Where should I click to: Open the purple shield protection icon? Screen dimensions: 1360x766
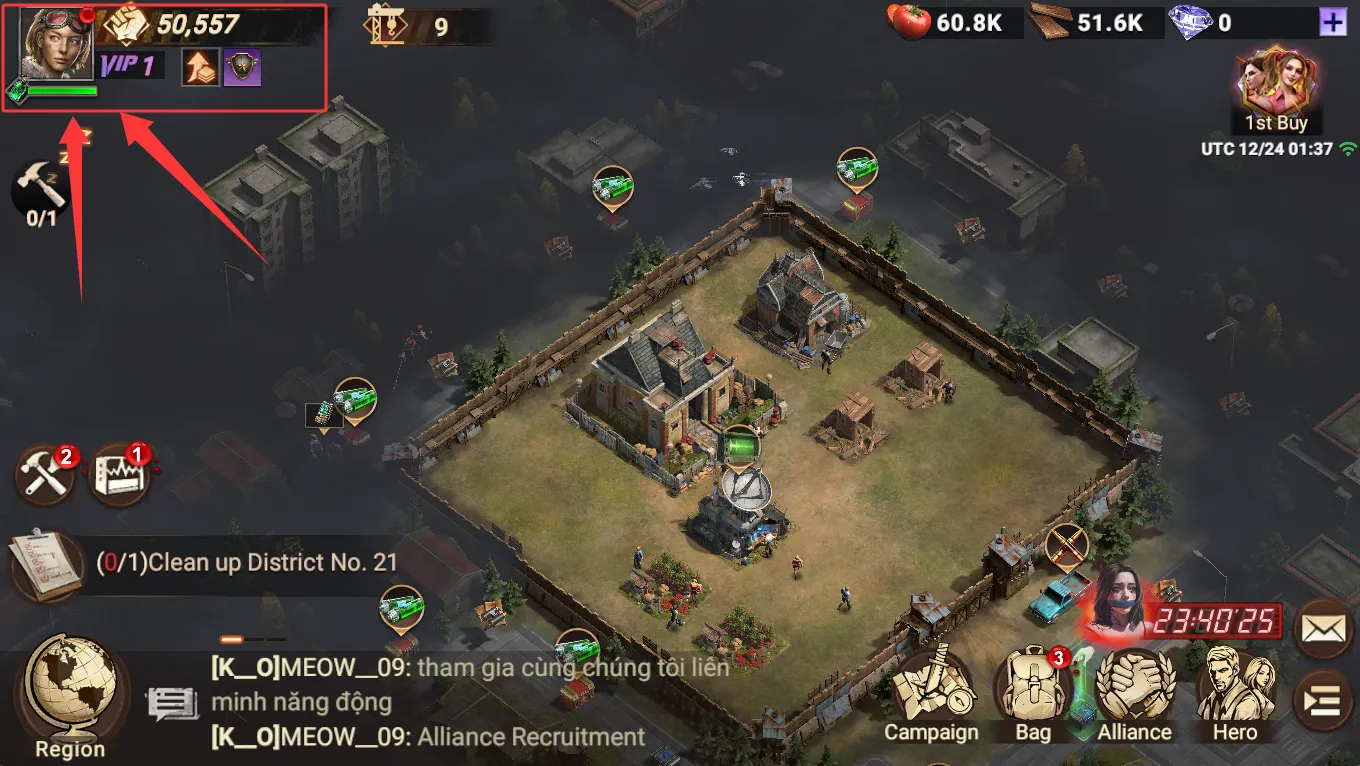coord(241,67)
